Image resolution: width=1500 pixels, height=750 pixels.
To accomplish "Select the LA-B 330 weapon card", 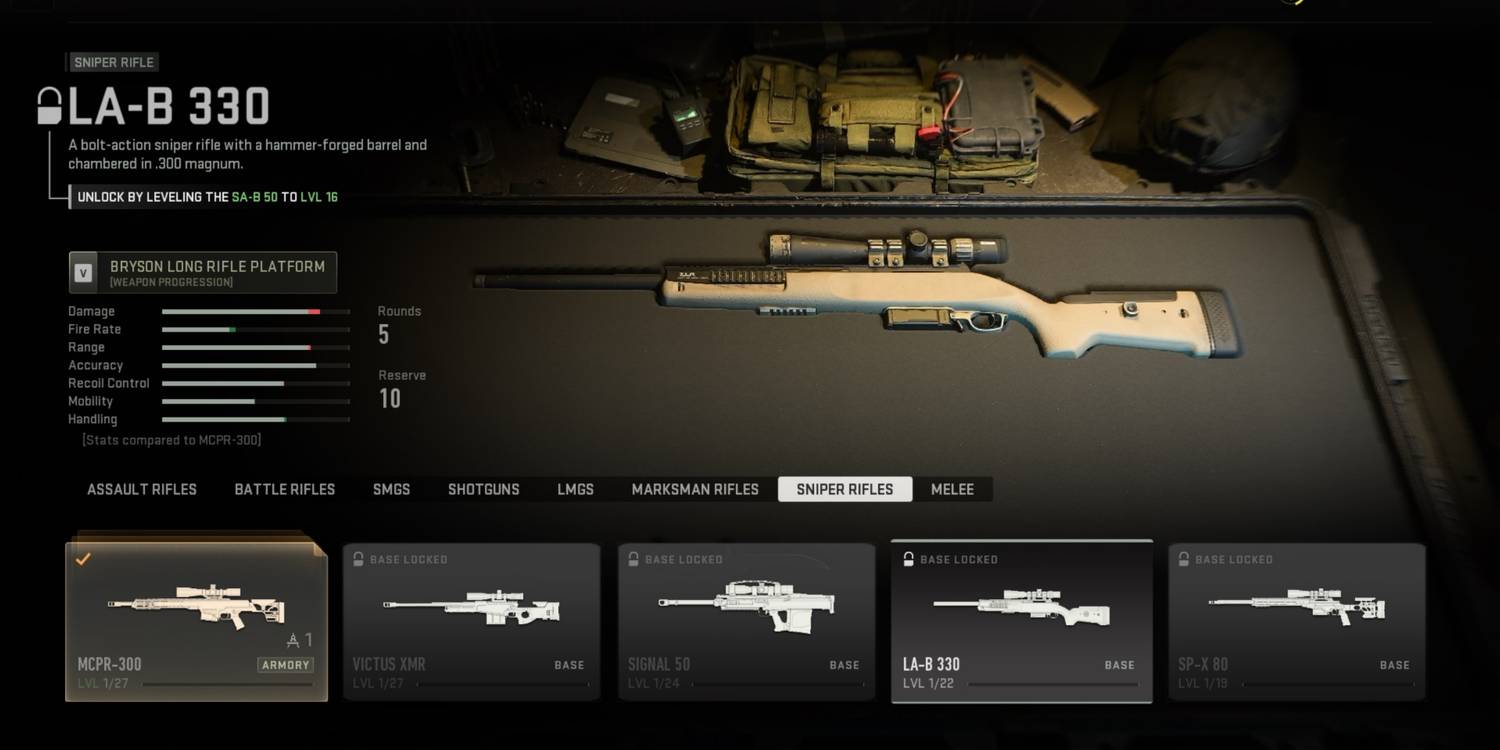I will point(1021,622).
